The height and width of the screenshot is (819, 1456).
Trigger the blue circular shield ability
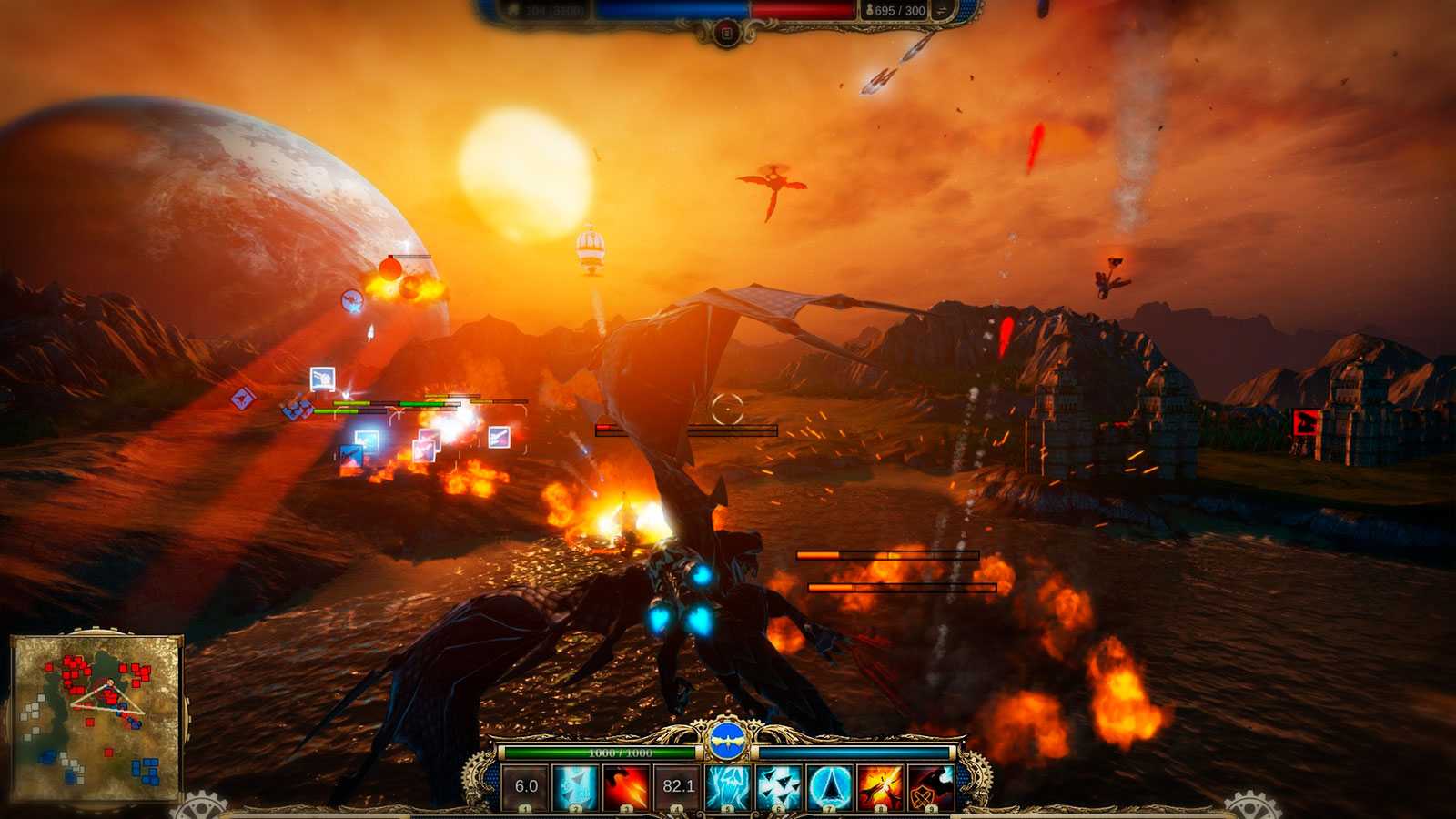coord(830,786)
